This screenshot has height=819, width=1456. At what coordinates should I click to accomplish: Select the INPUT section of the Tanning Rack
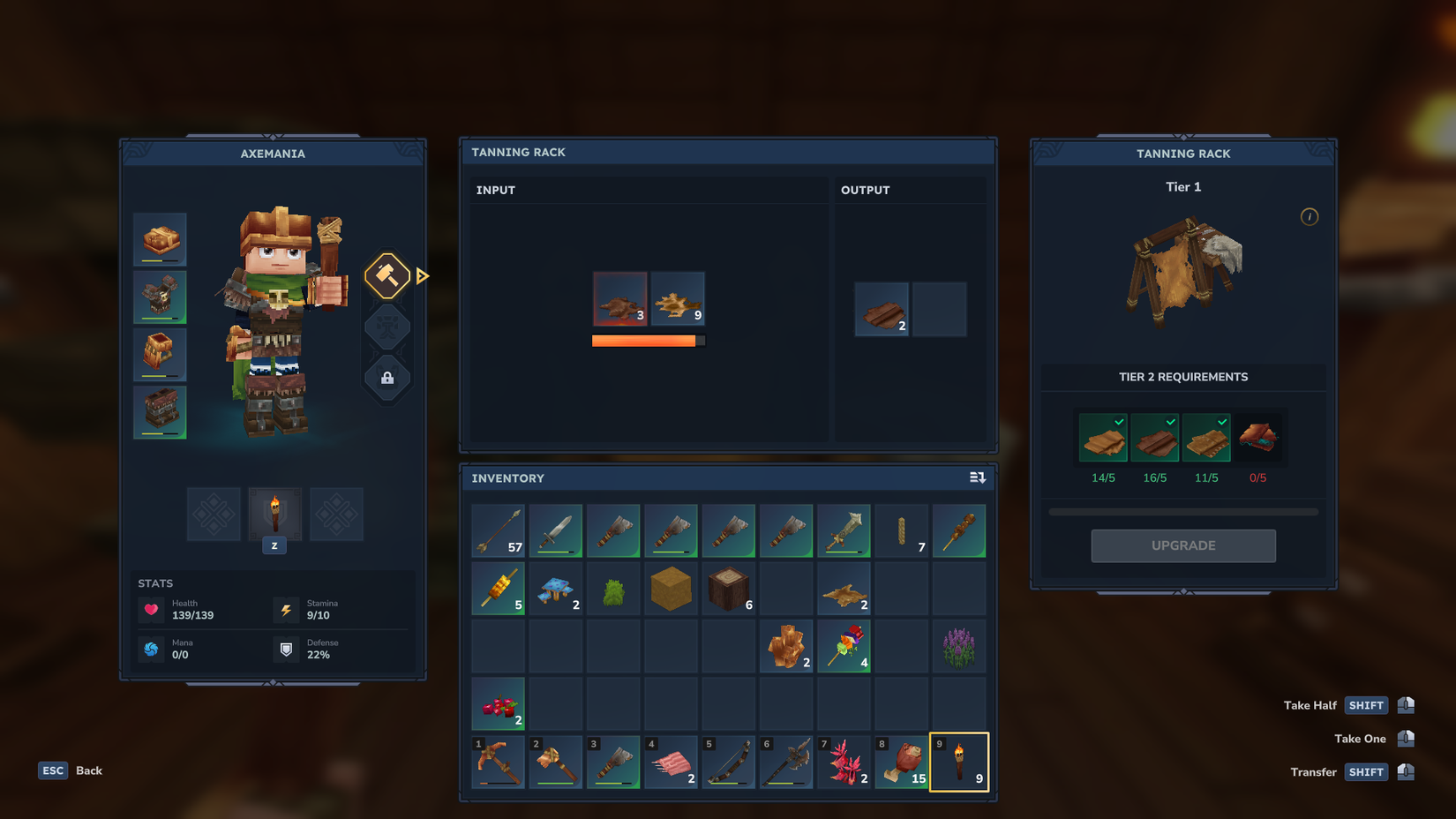[496, 190]
